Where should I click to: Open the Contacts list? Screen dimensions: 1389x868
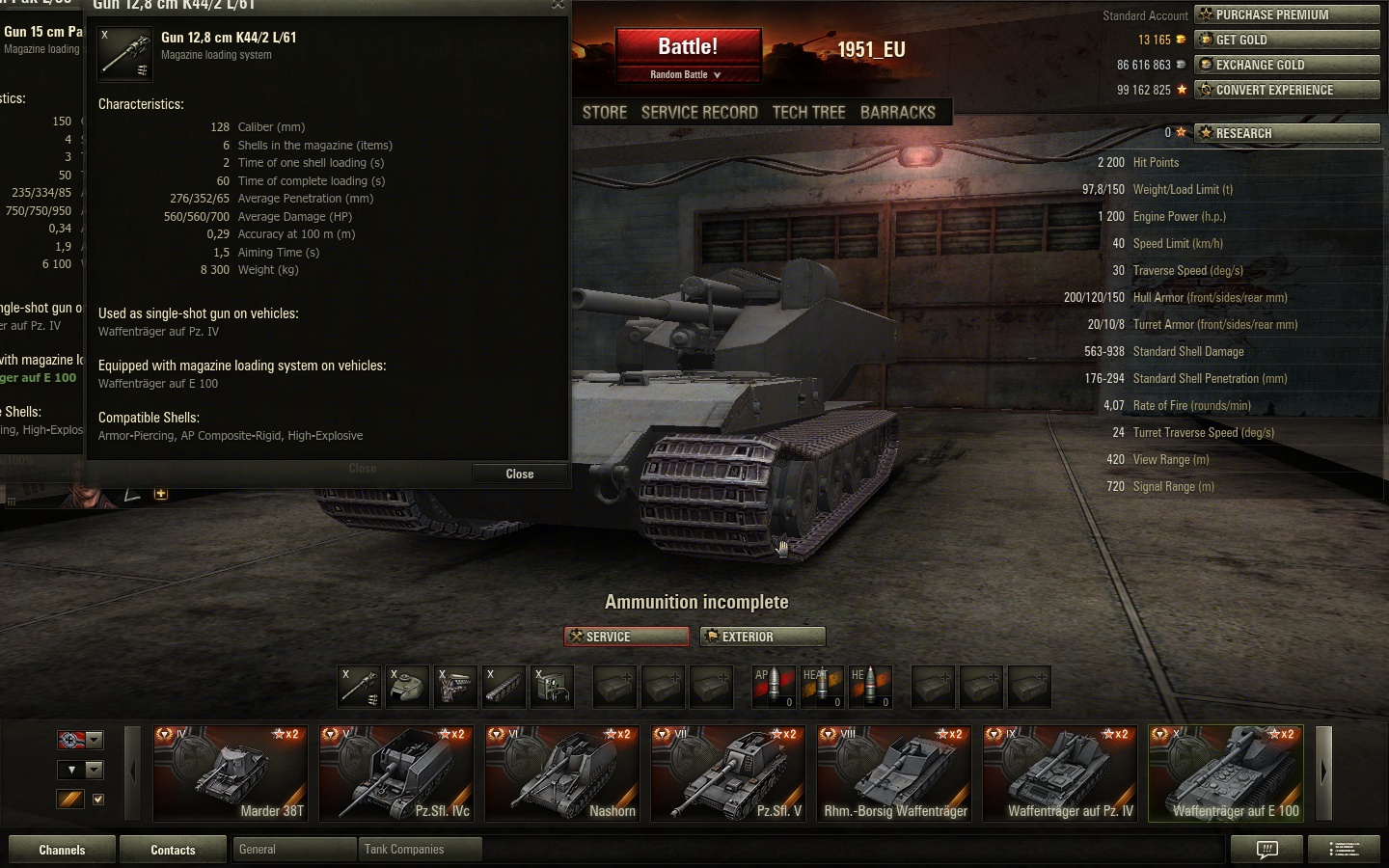pos(173,850)
